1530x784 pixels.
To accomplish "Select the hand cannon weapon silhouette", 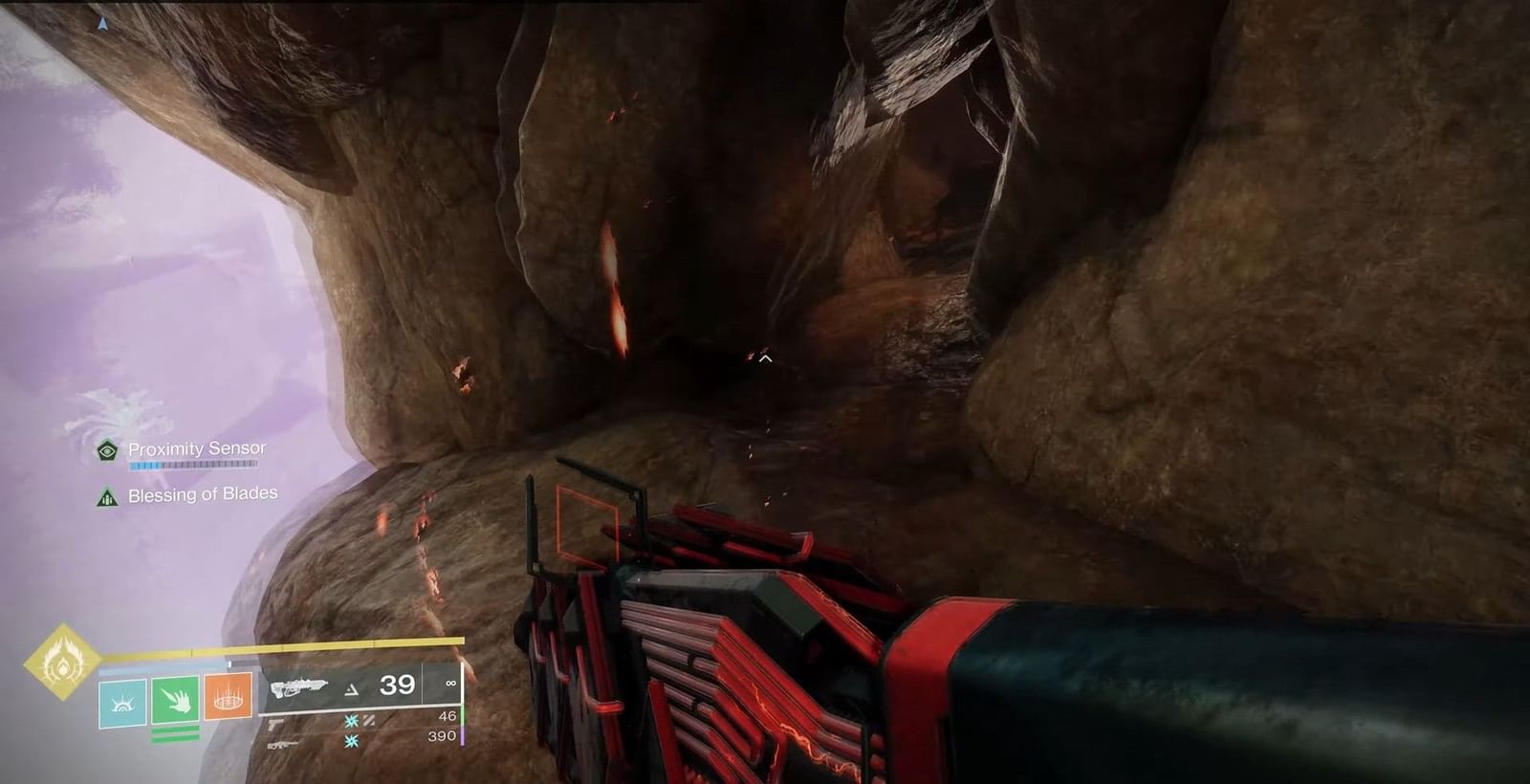I will pos(273,725).
